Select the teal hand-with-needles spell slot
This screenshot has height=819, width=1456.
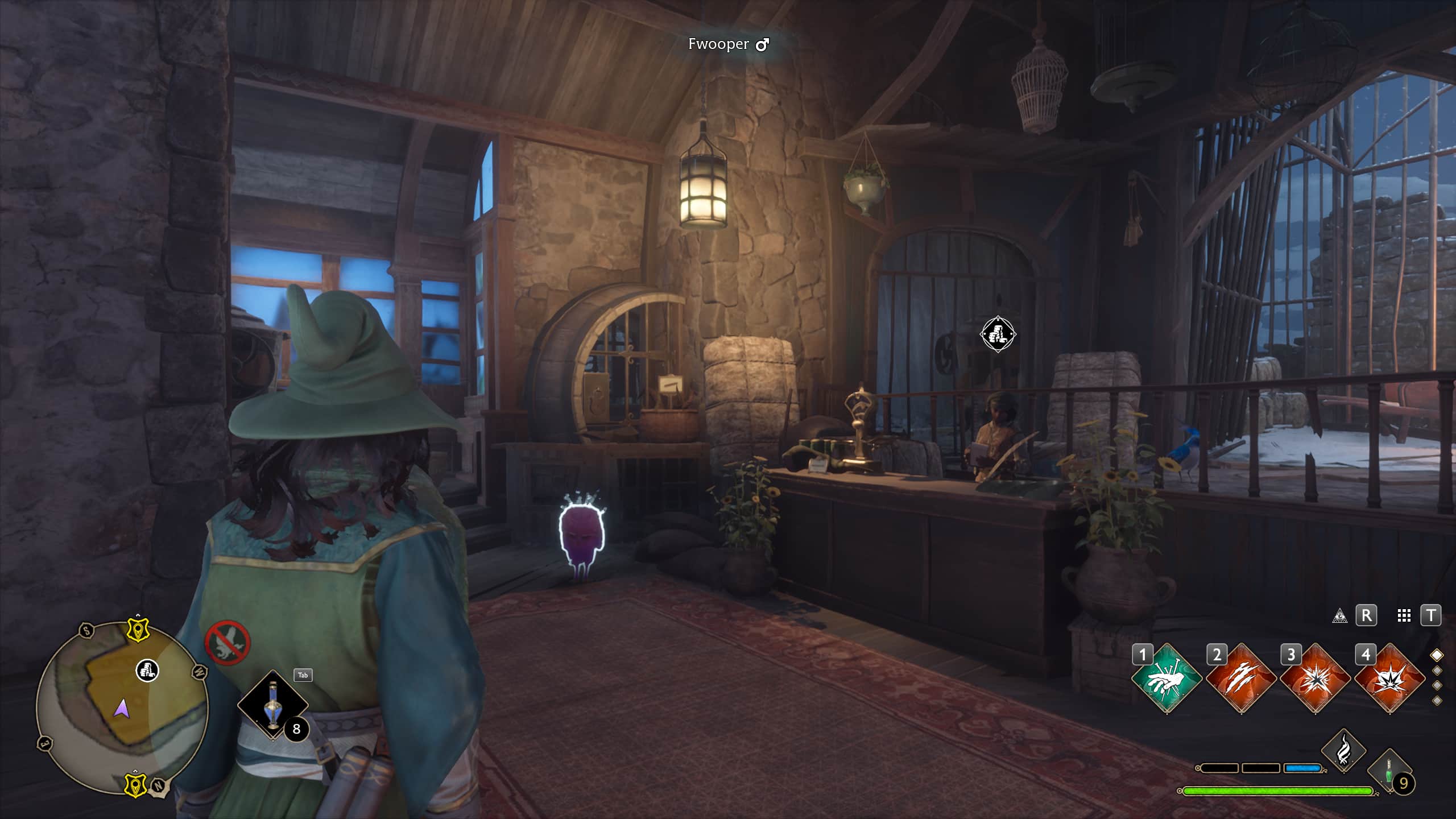coord(1167,678)
